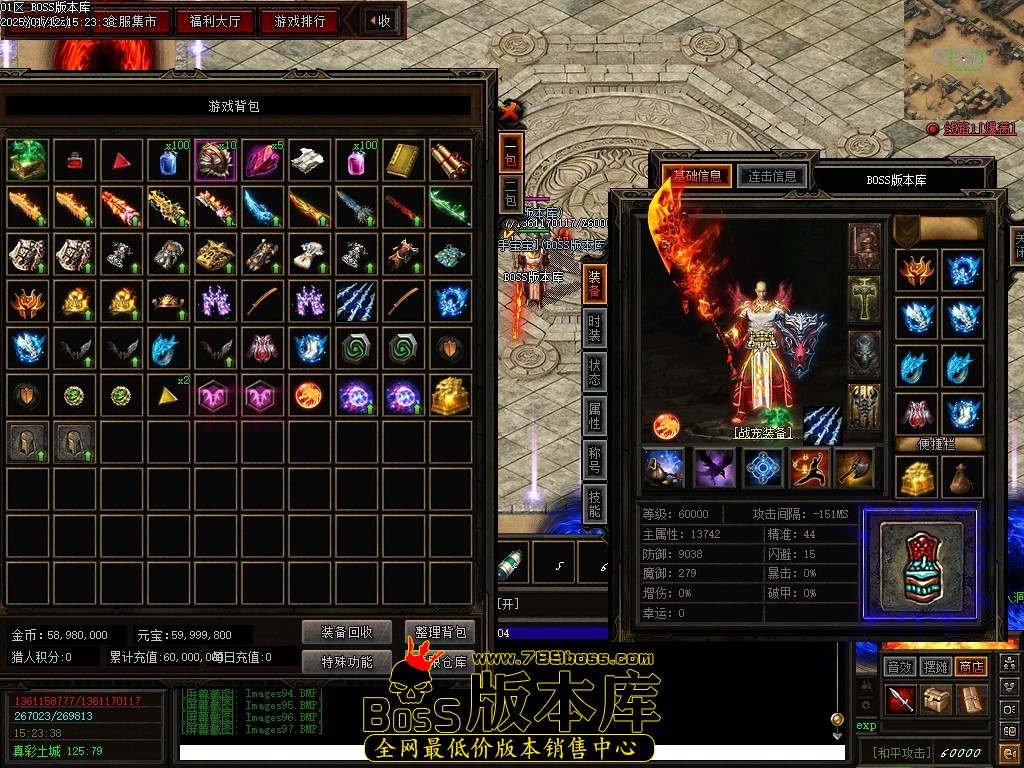Image resolution: width=1024 pixels, height=768 pixels.
Task: Open the 特殊功能 special functions button
Action: click(347, 661)
